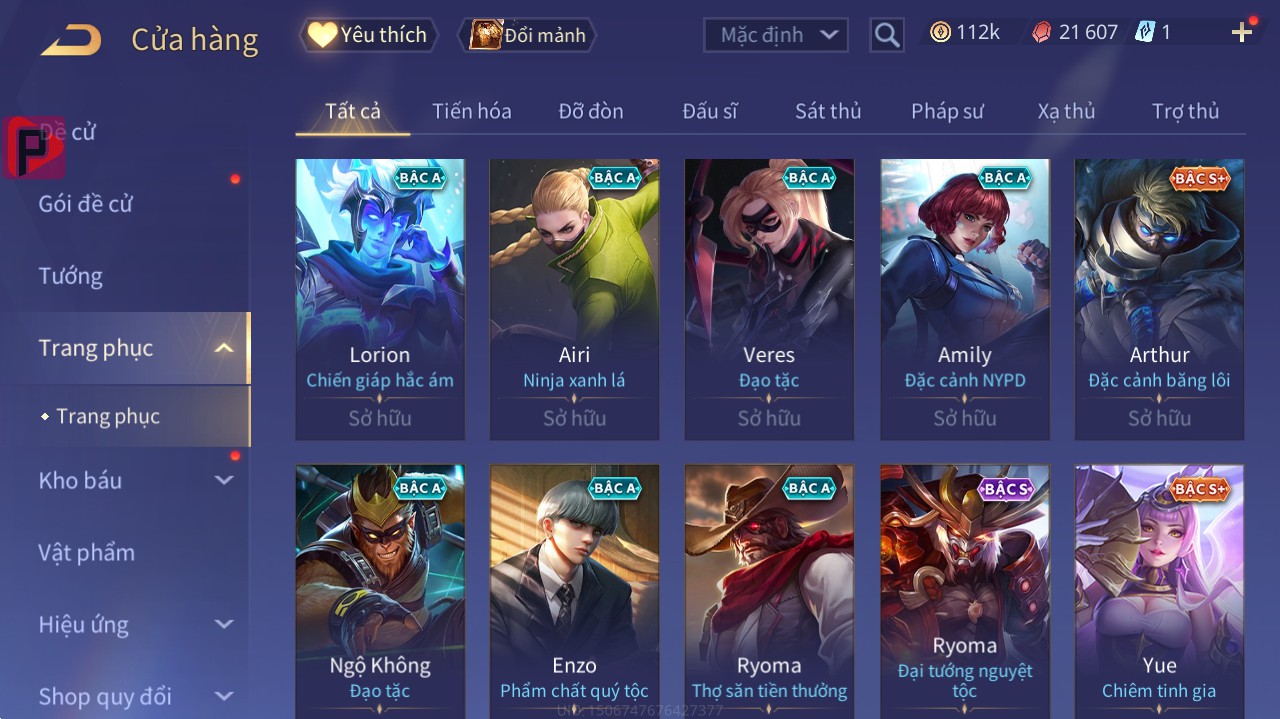
Task: Open the Đổi mảnh exchange
Action: click(x=527, y=35)
